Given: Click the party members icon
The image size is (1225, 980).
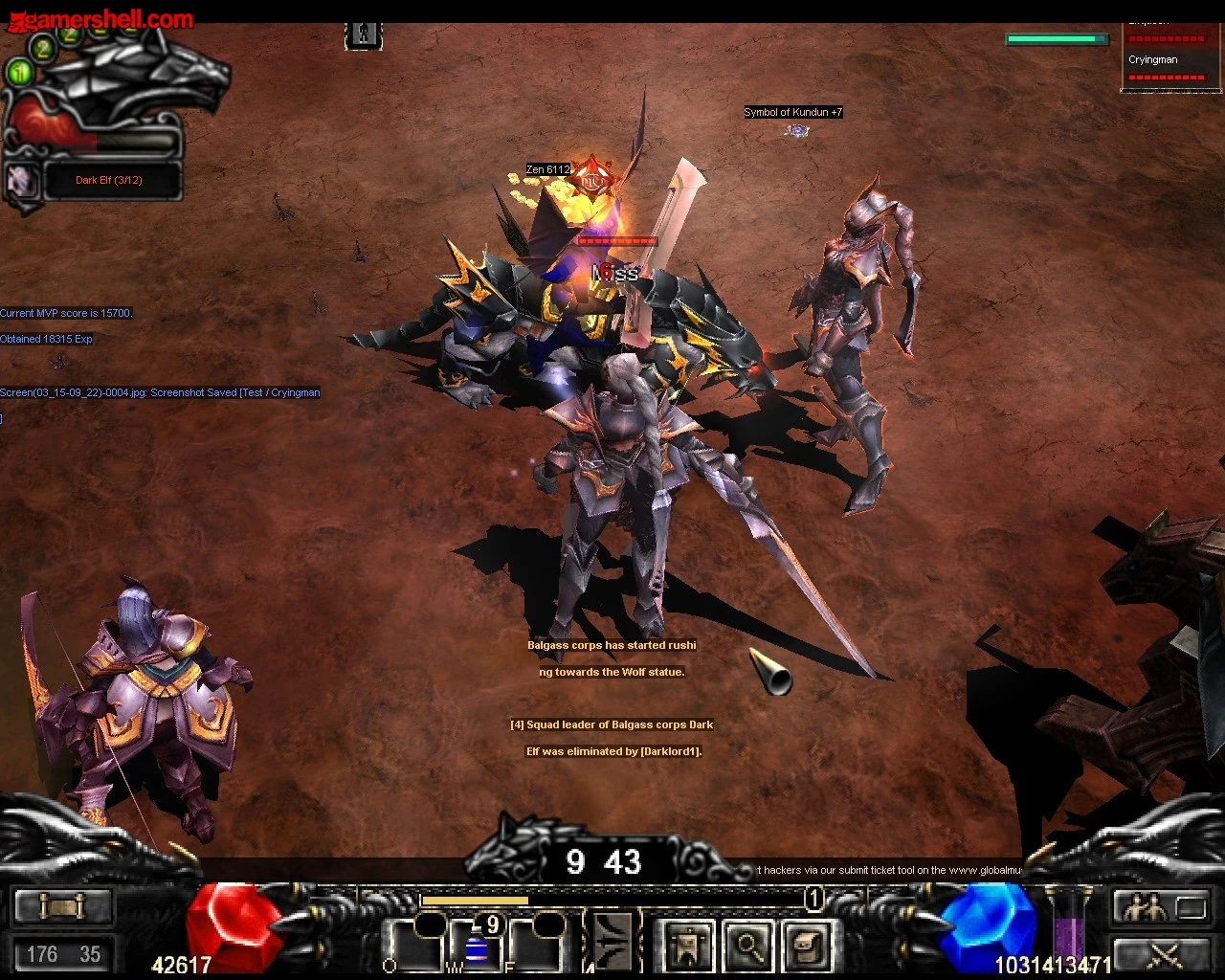Looking at the screenshot, I should [x=1146, y=905].
